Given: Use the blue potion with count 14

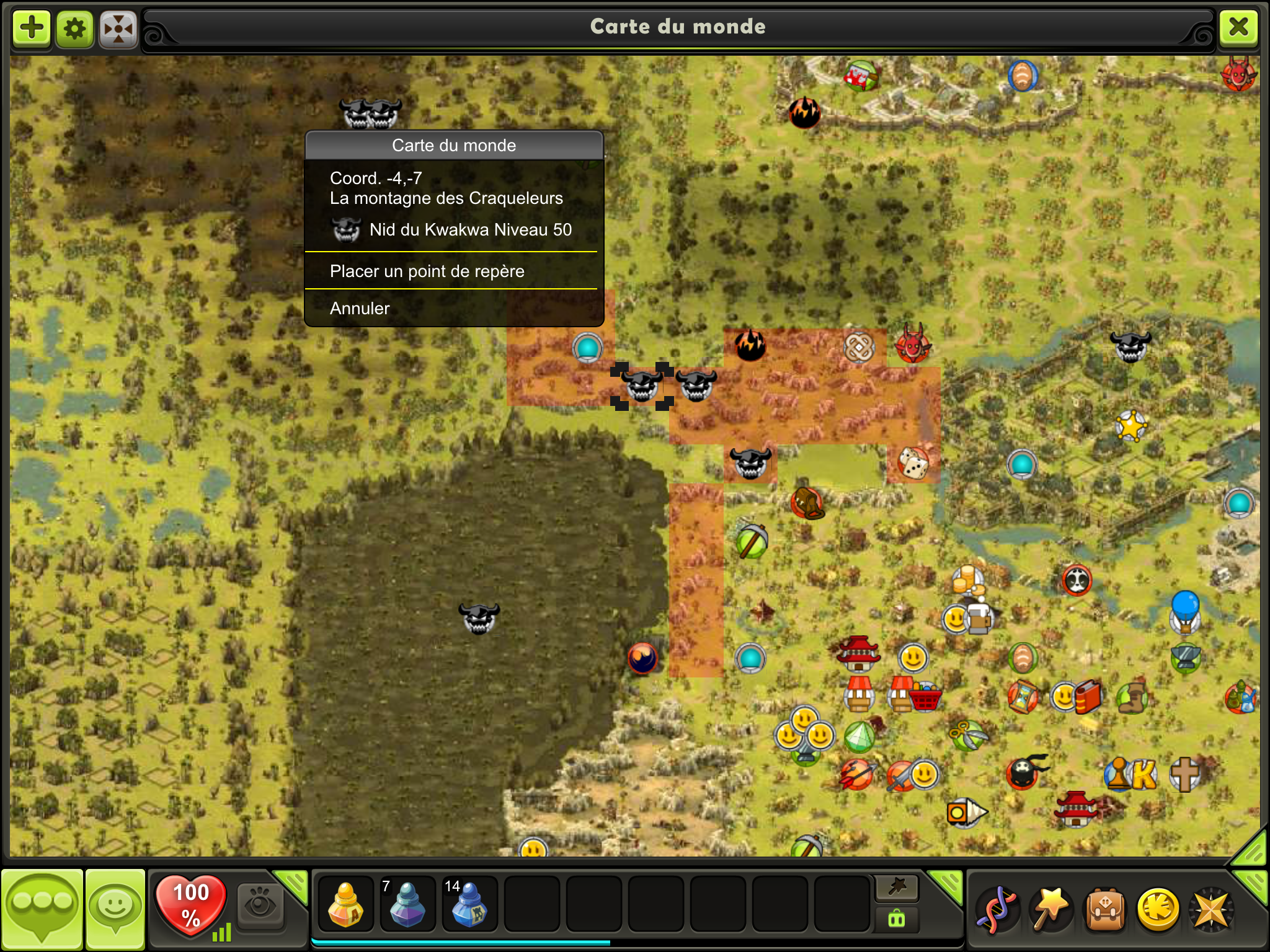Looking at the screenshot, I should [469, 904].
